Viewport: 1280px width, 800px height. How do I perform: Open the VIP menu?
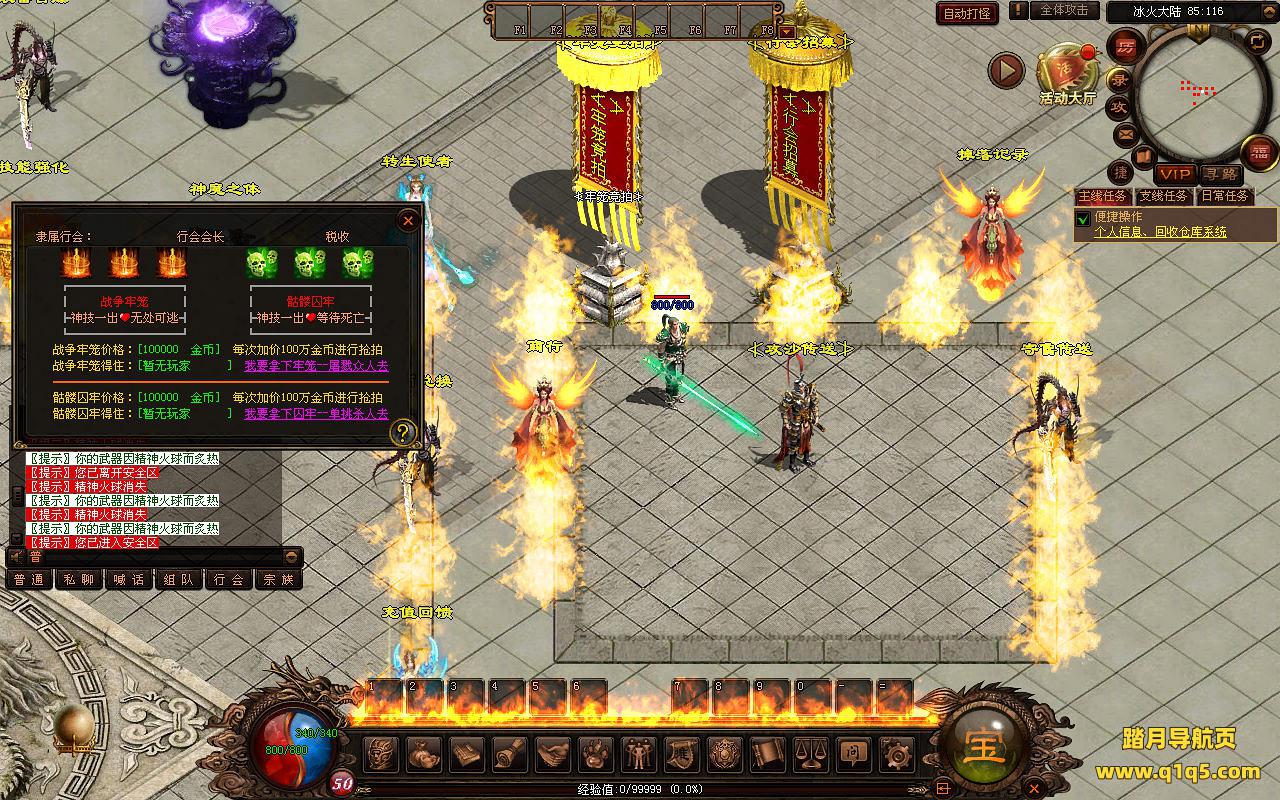click(x=1176, y=174)
